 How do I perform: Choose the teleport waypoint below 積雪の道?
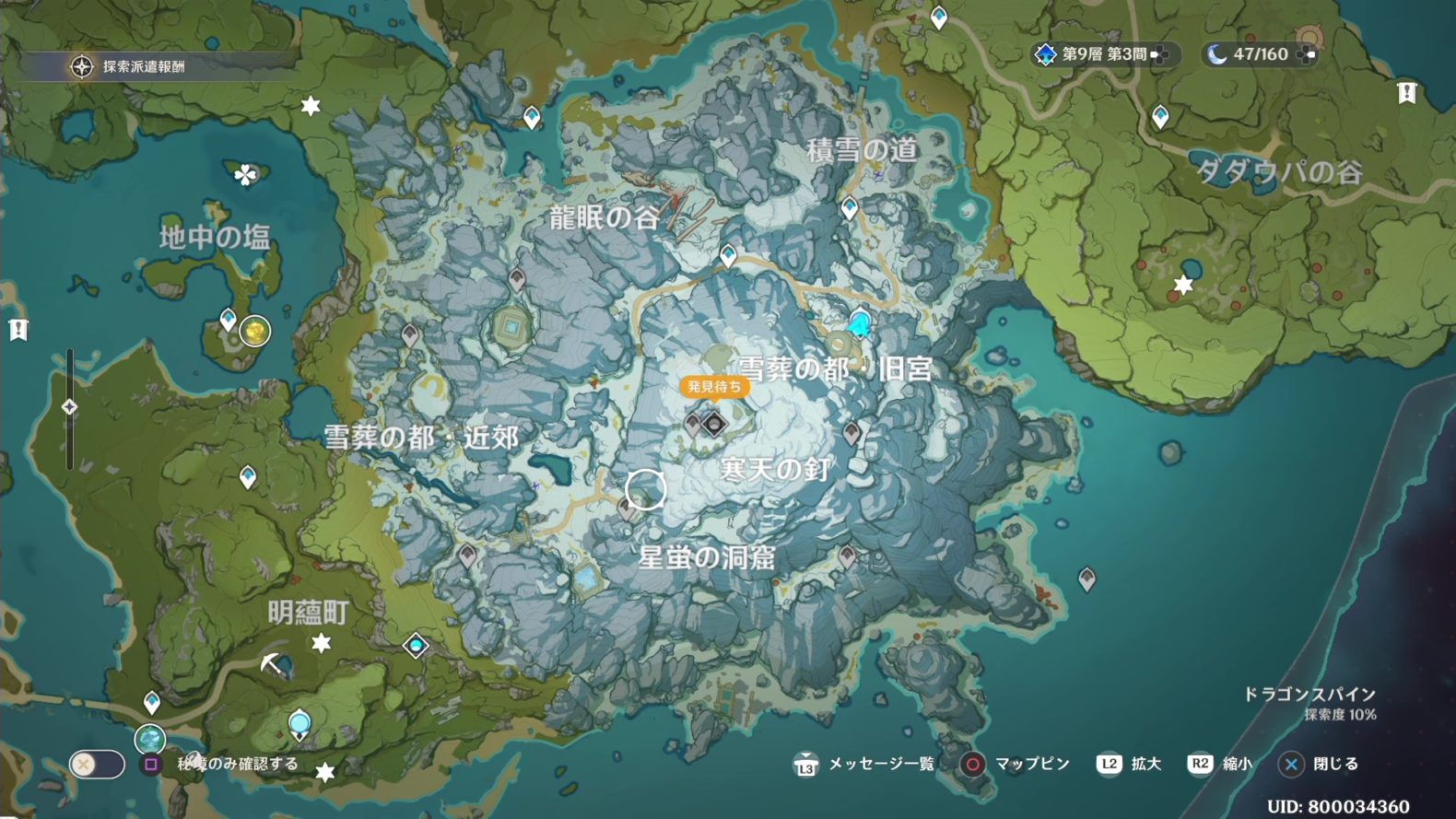(x=849, y=207)
